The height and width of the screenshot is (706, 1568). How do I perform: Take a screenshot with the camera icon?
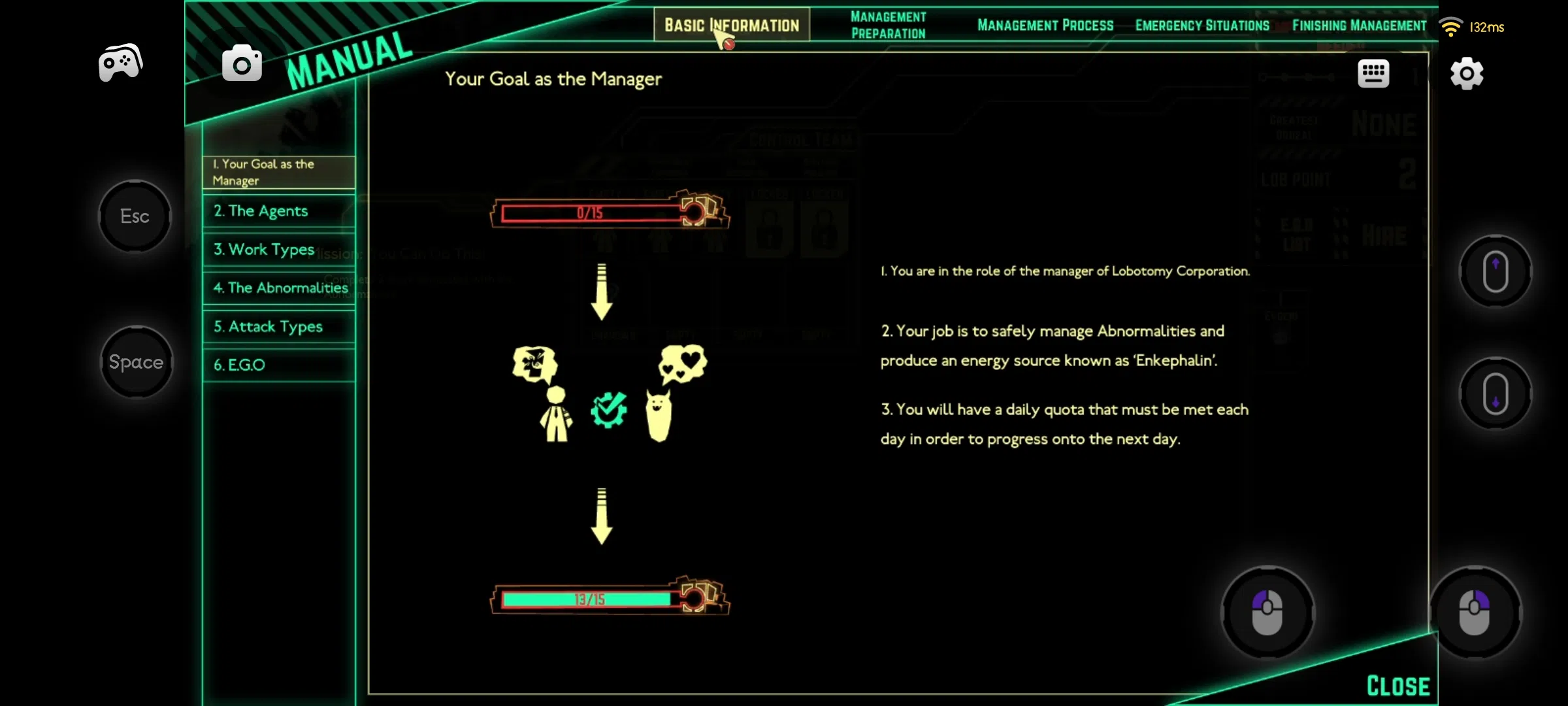click(242, 62)
